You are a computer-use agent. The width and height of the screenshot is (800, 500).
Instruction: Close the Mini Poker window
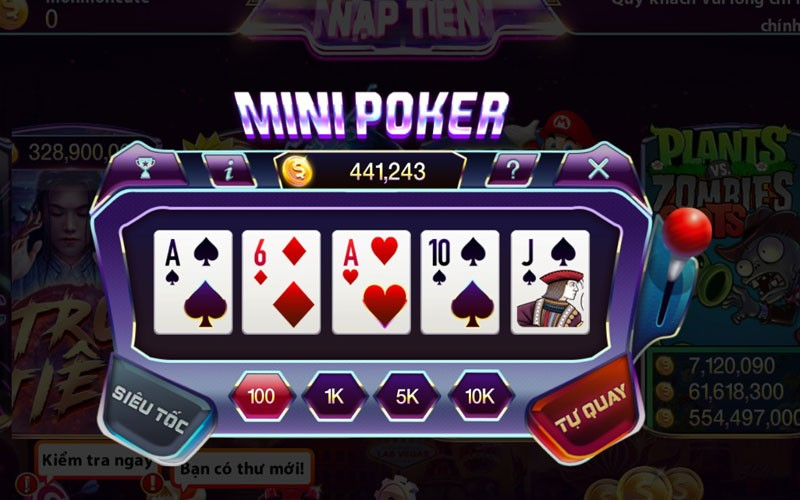[x=598, y=168]
